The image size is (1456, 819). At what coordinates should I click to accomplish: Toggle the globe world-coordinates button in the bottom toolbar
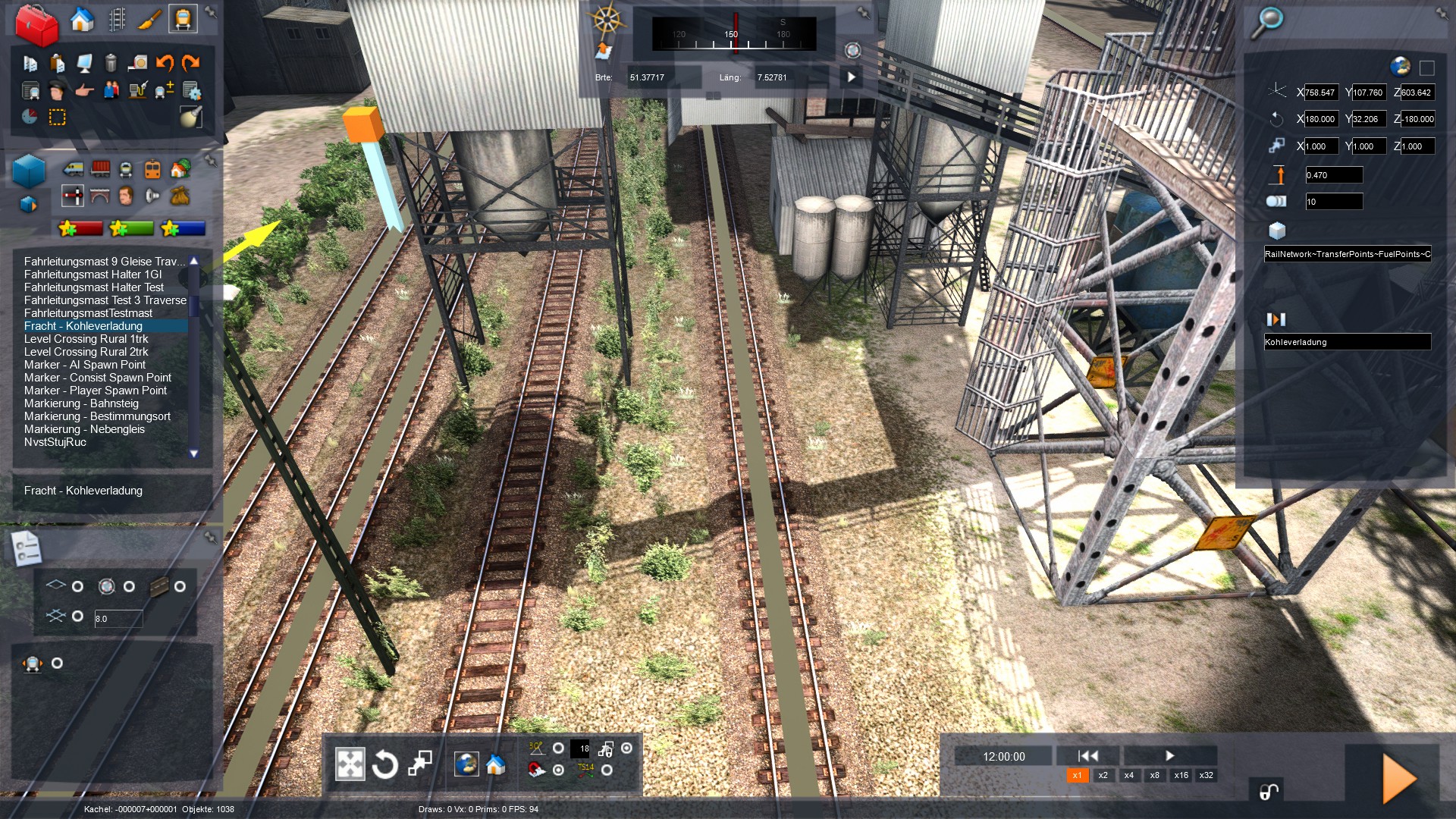[x=466, y=764]
